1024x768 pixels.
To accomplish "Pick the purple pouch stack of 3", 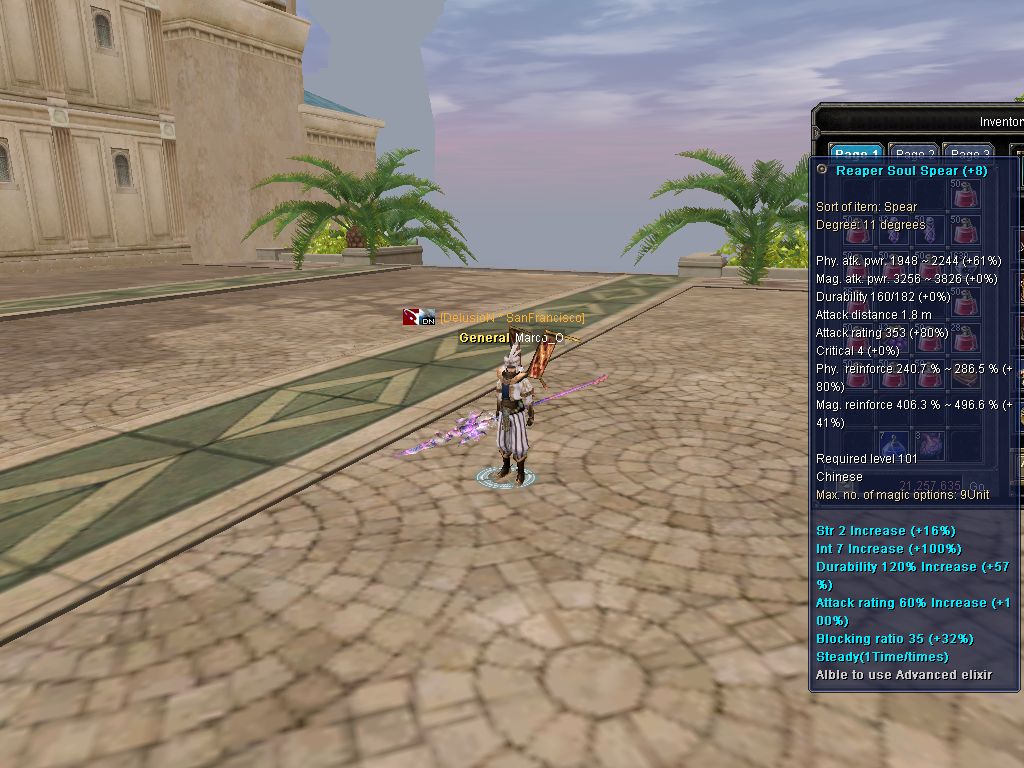I will click(x=929, y=444).
